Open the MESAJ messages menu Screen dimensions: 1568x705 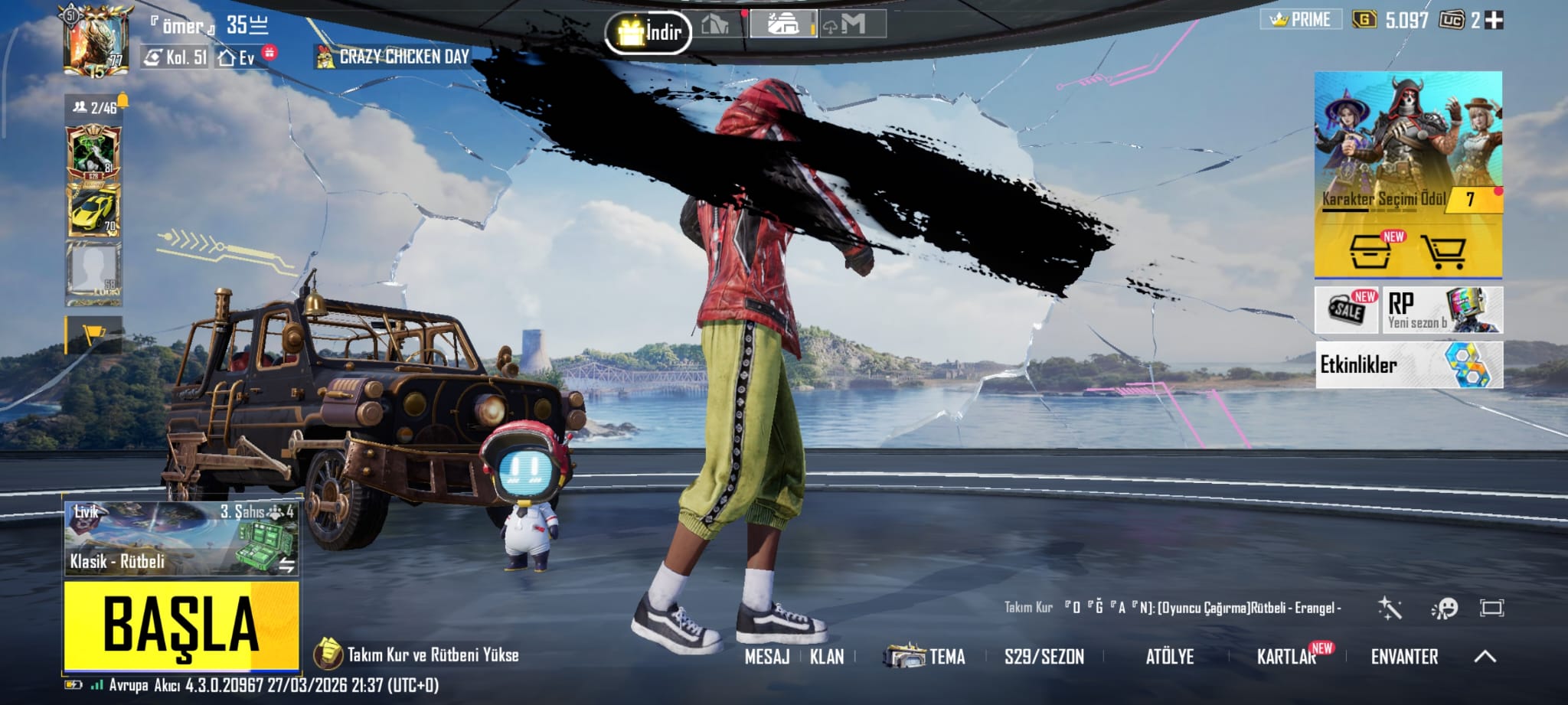tap(766, 657)
